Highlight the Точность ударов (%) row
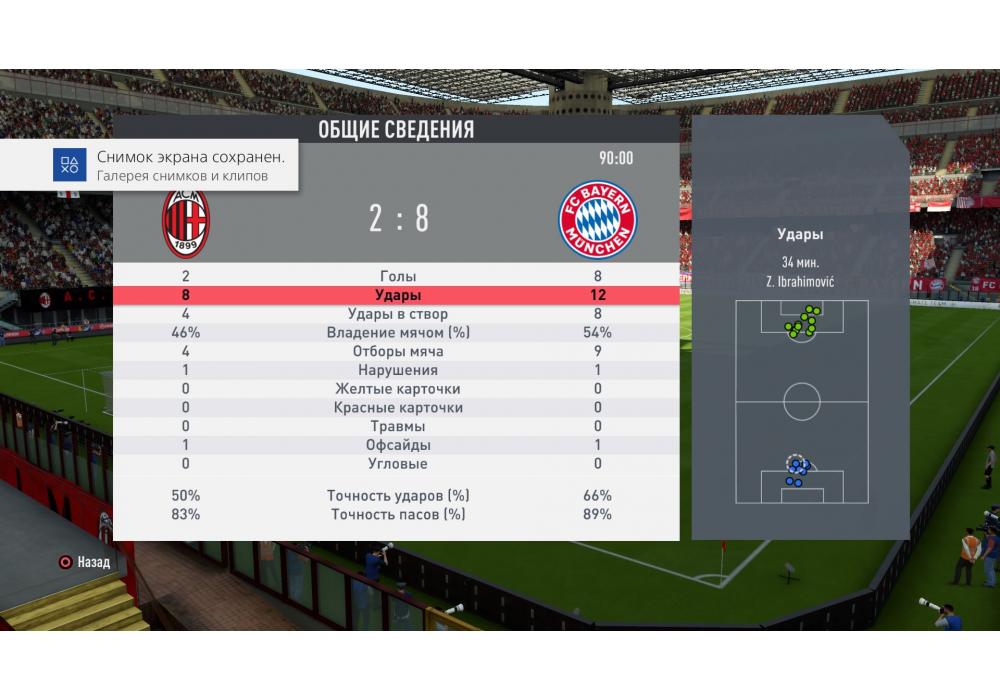The height and width of the screenshot is (700, 1000). coord(398,496)
